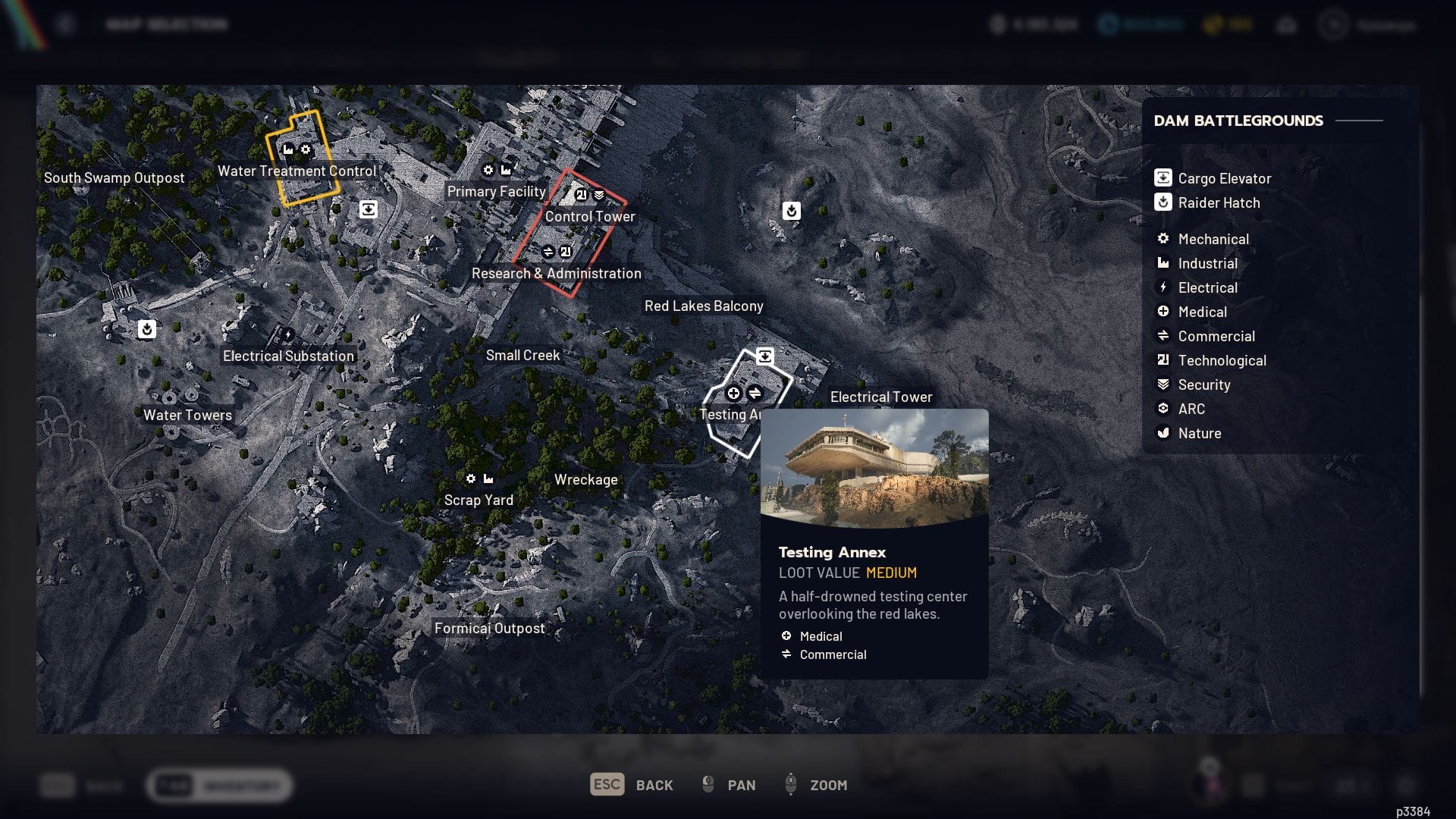Toggle the Raider Hatch legend entry

pos(1218,203)
